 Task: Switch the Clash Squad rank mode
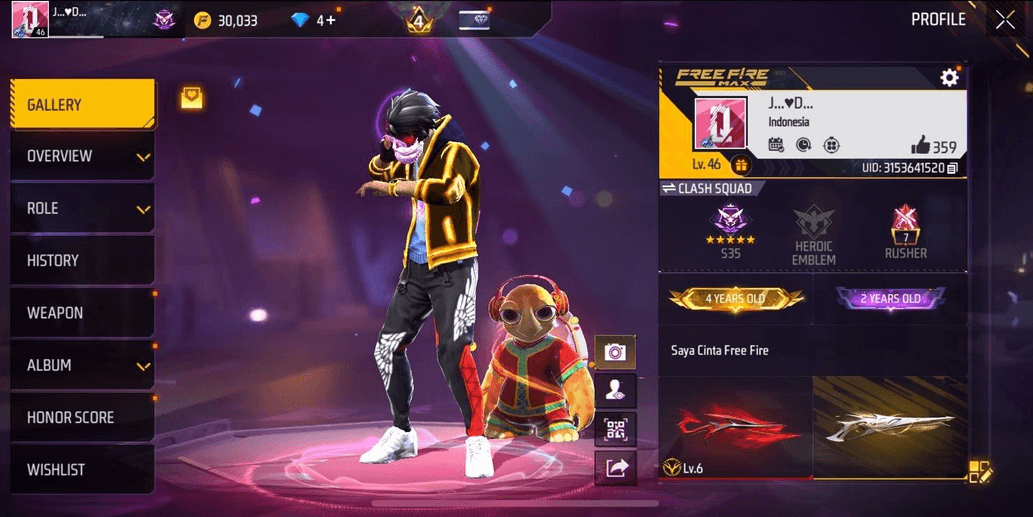669,188
